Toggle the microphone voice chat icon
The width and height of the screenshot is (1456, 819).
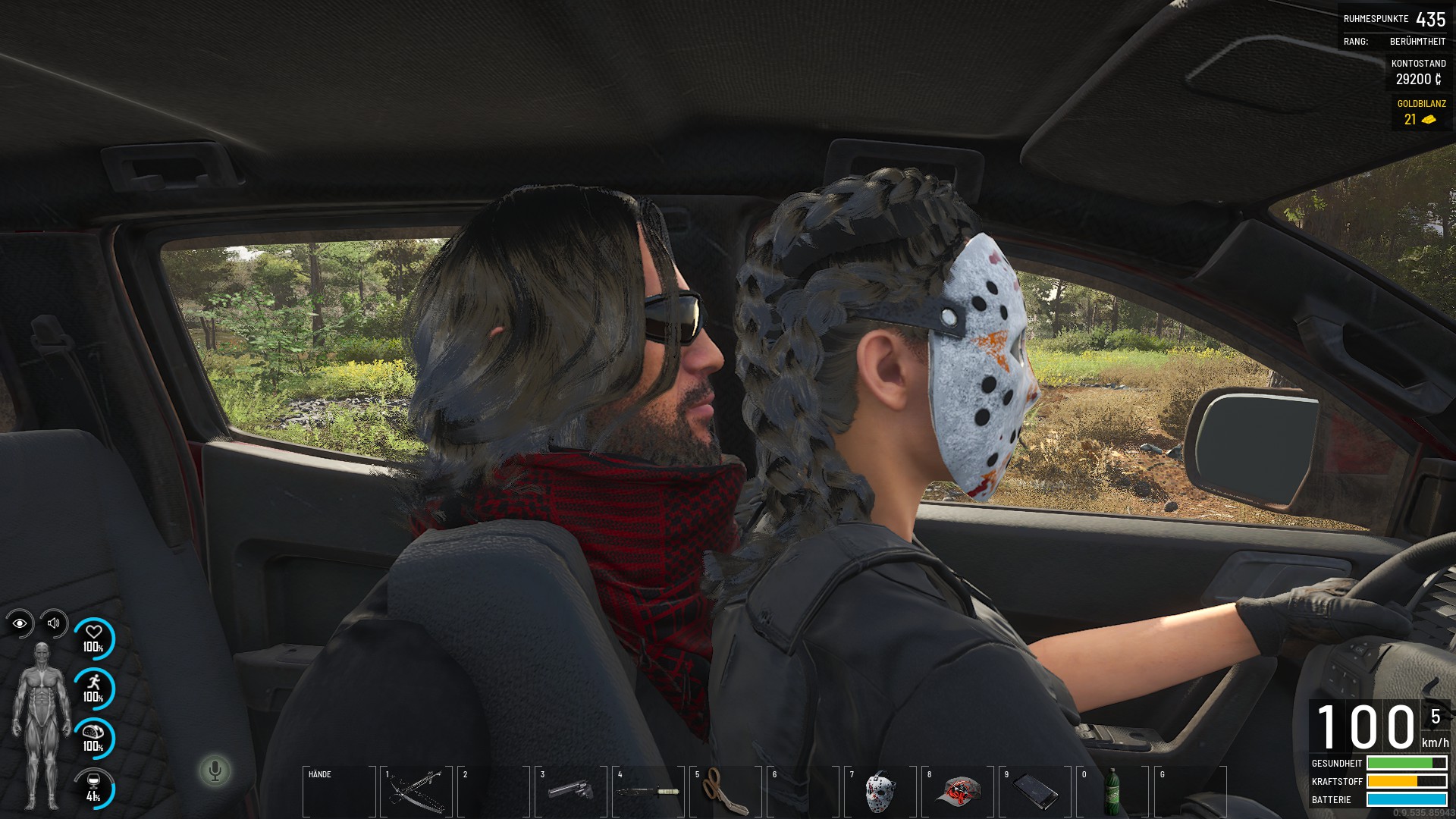215,770
